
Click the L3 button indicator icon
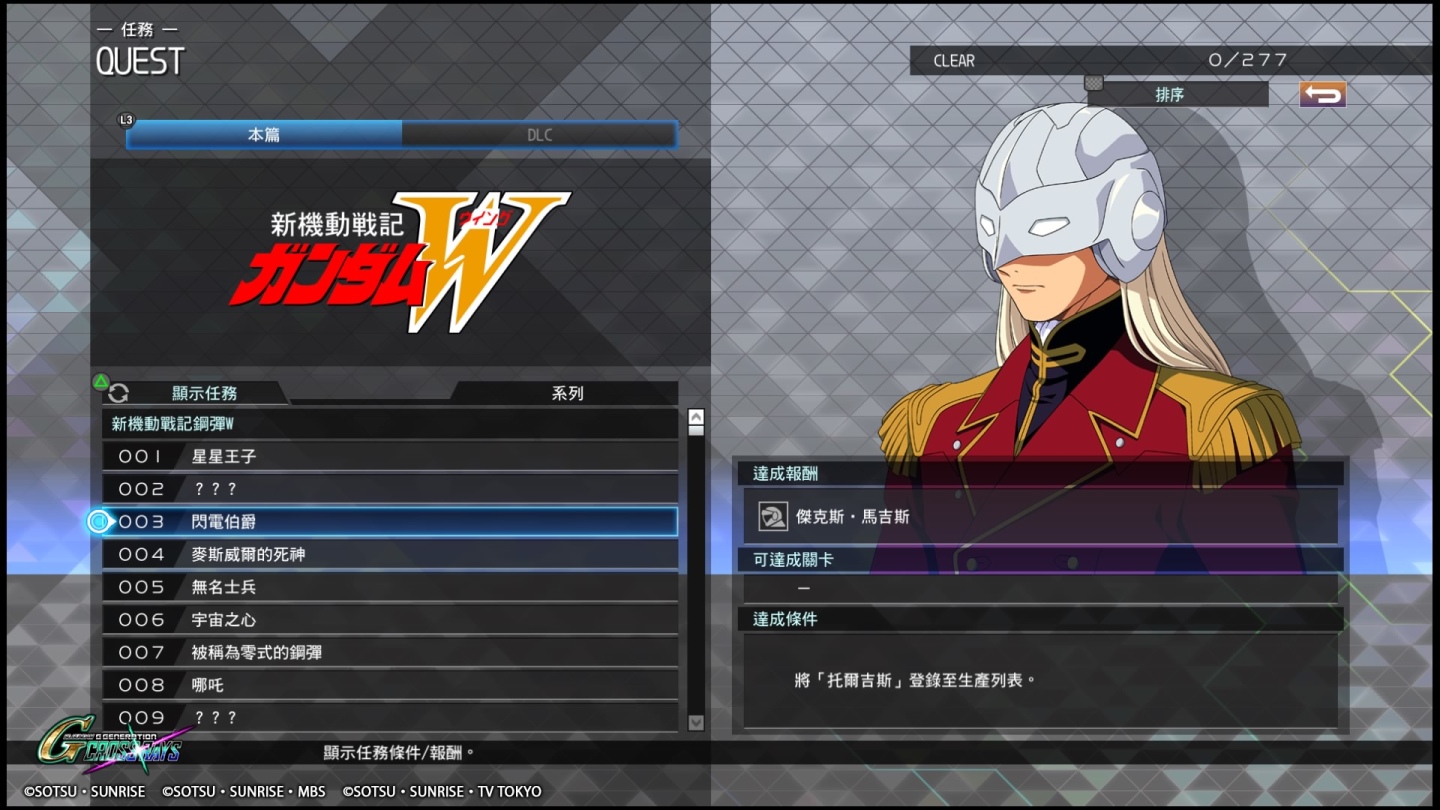(127, 117)
